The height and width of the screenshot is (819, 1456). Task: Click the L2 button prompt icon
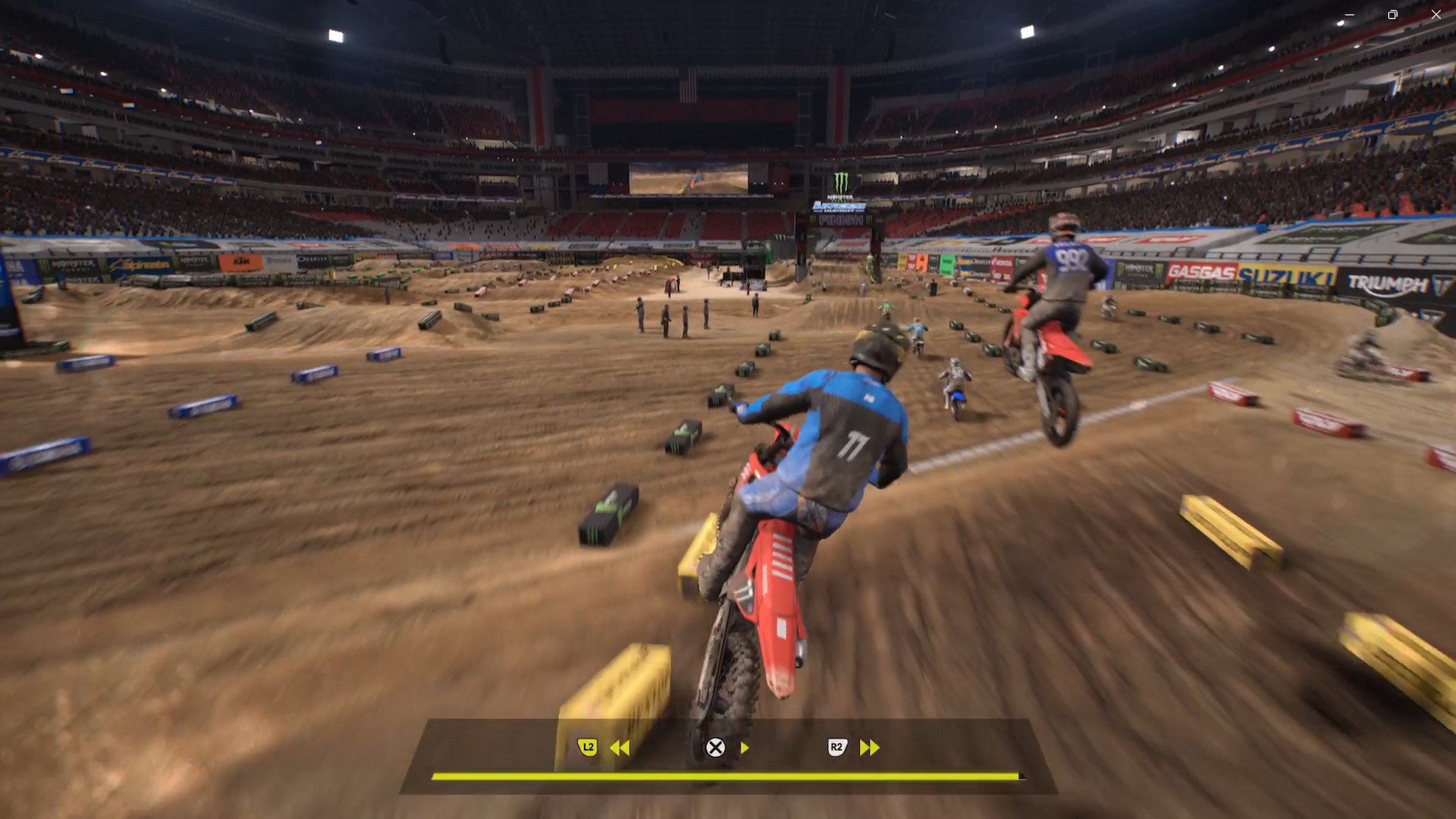tap(588, 748)
